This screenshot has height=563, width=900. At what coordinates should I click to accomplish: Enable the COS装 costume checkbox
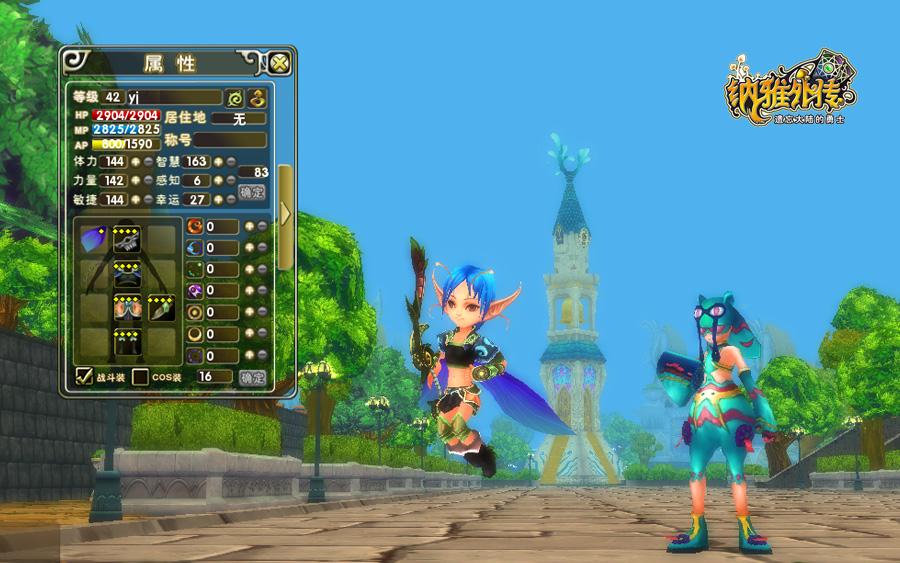141,377
